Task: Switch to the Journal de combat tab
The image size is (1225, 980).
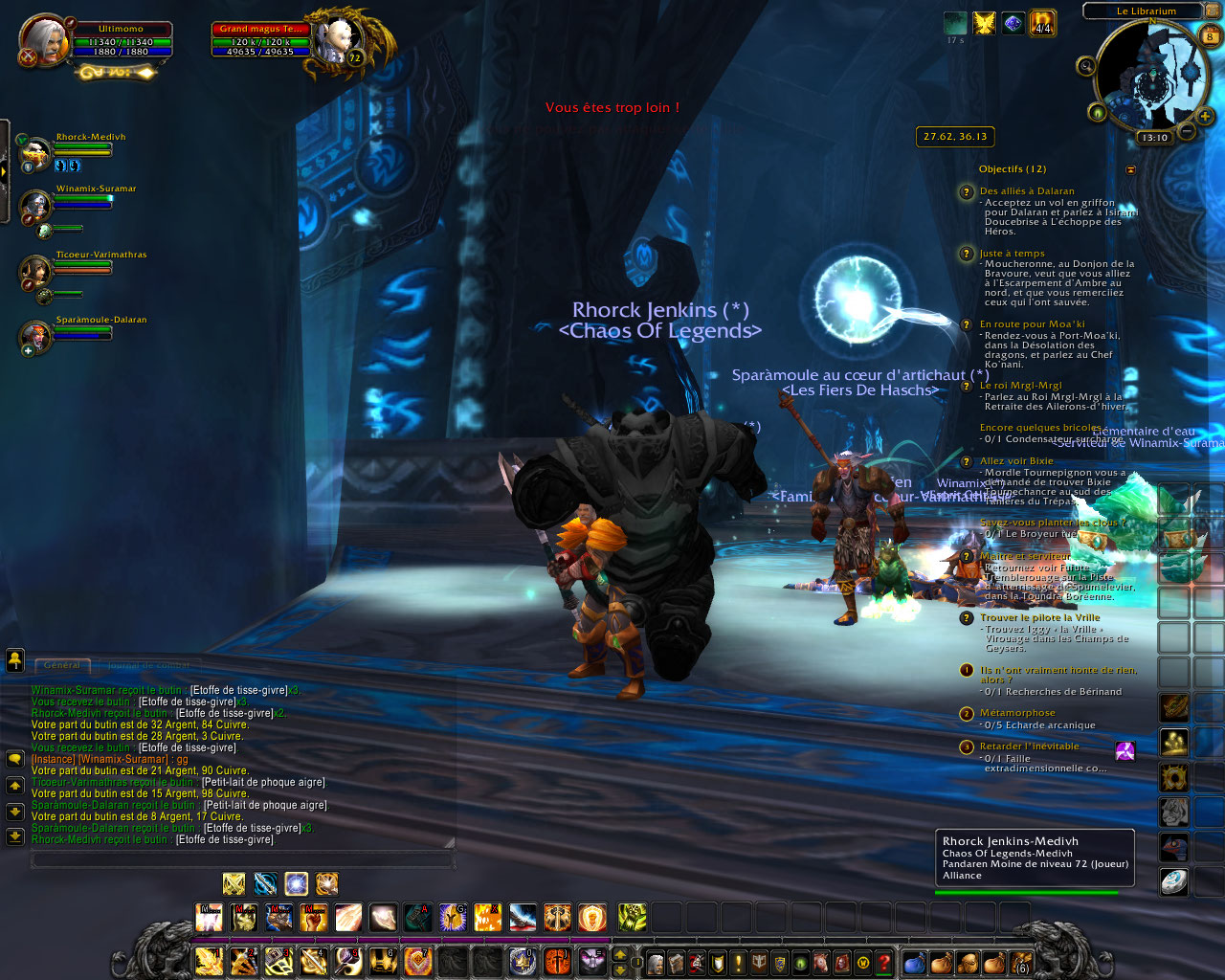Action: (x=147, y=665)
